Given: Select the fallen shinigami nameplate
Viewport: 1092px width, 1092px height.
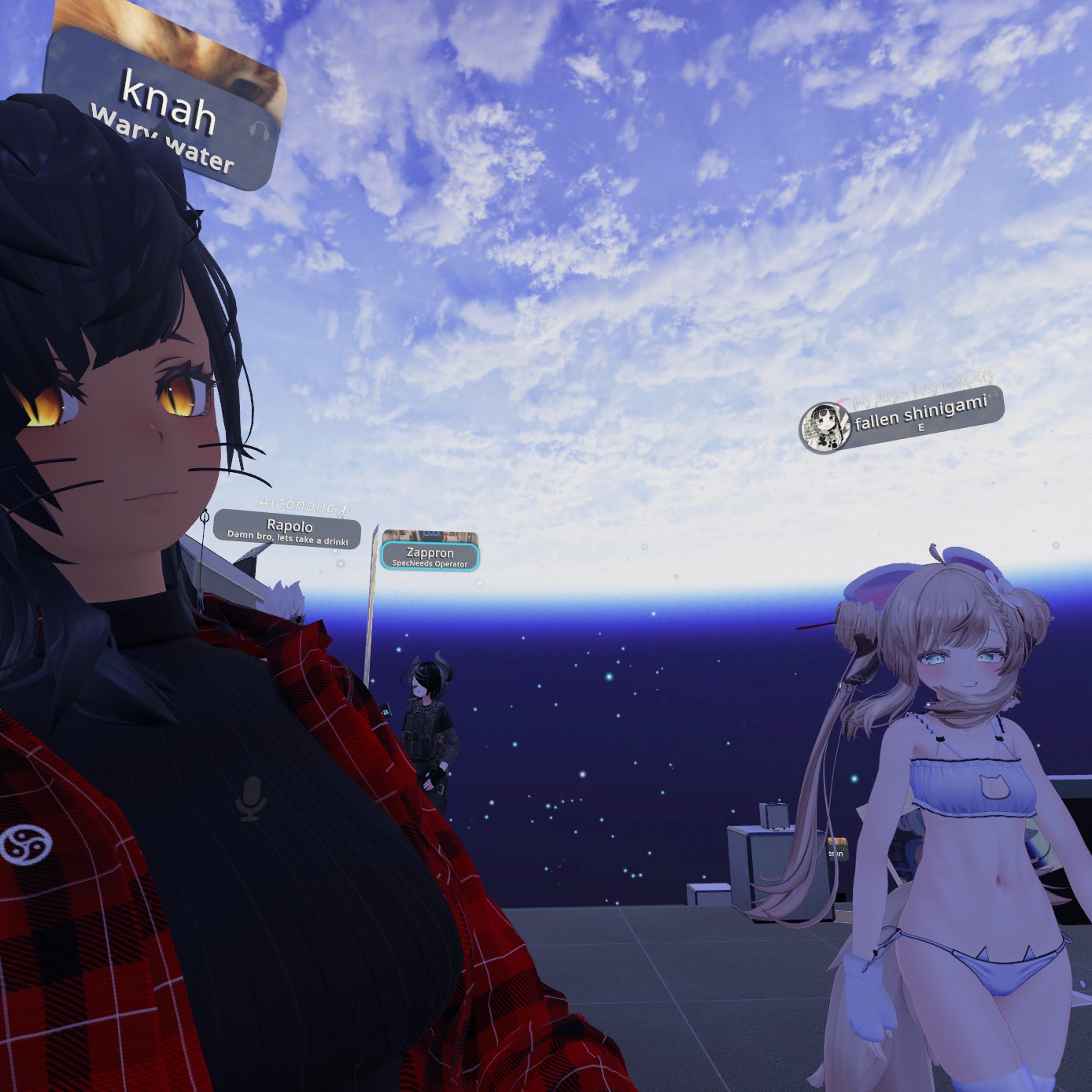Looking at the screenshot, I should click(x=920, y=415).
